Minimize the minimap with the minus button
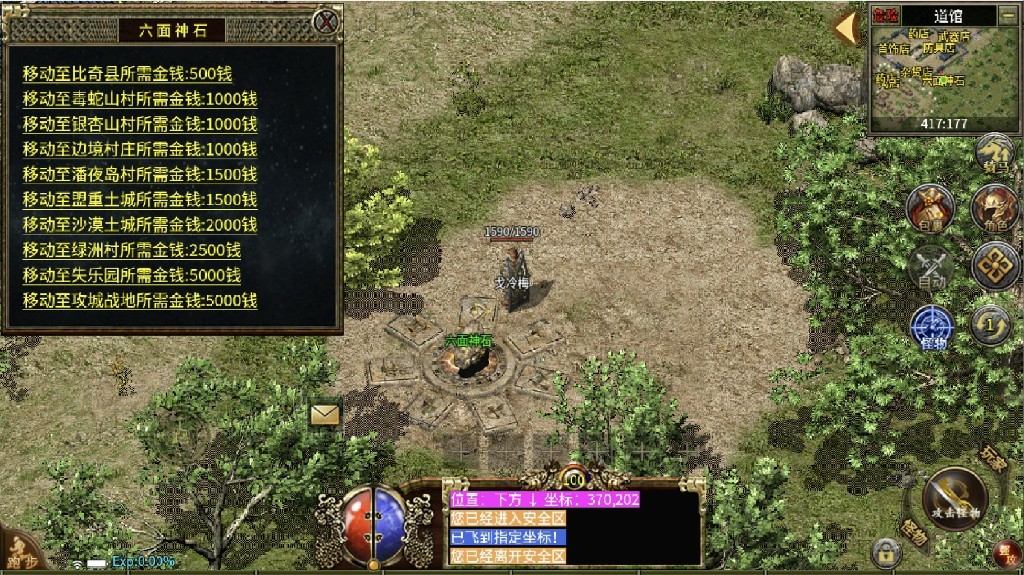The width and height of the screenshot is (1024, 575). tap(1008, 15)
